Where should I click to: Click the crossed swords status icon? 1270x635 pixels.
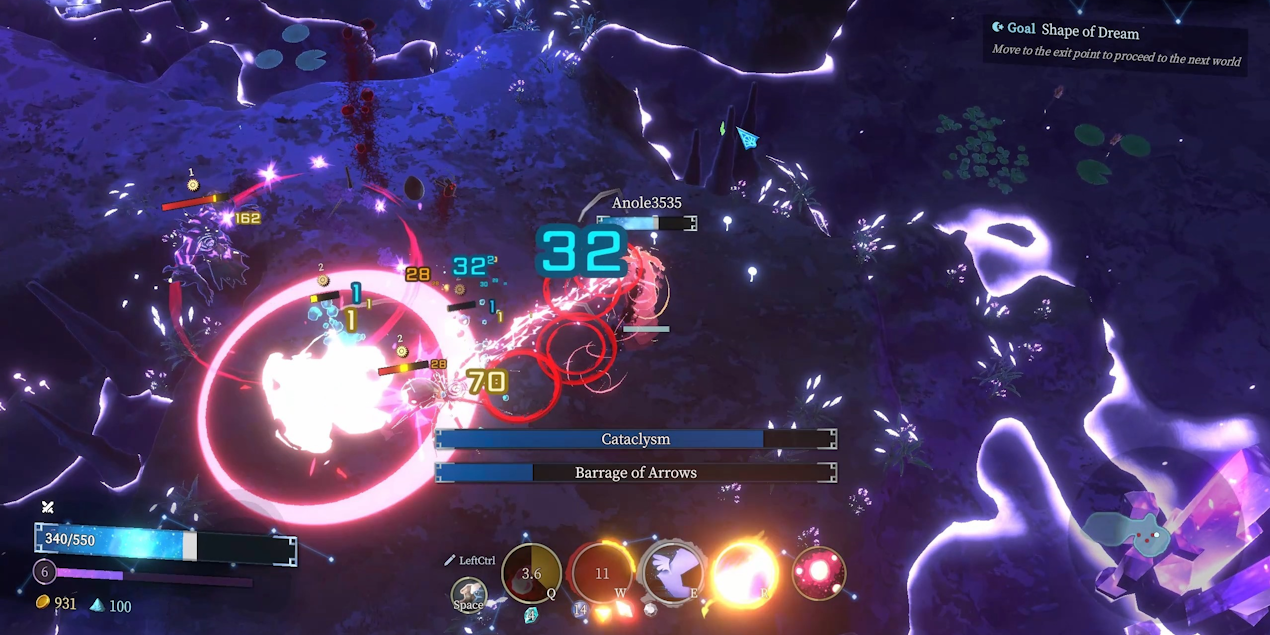tap(47, 507)
